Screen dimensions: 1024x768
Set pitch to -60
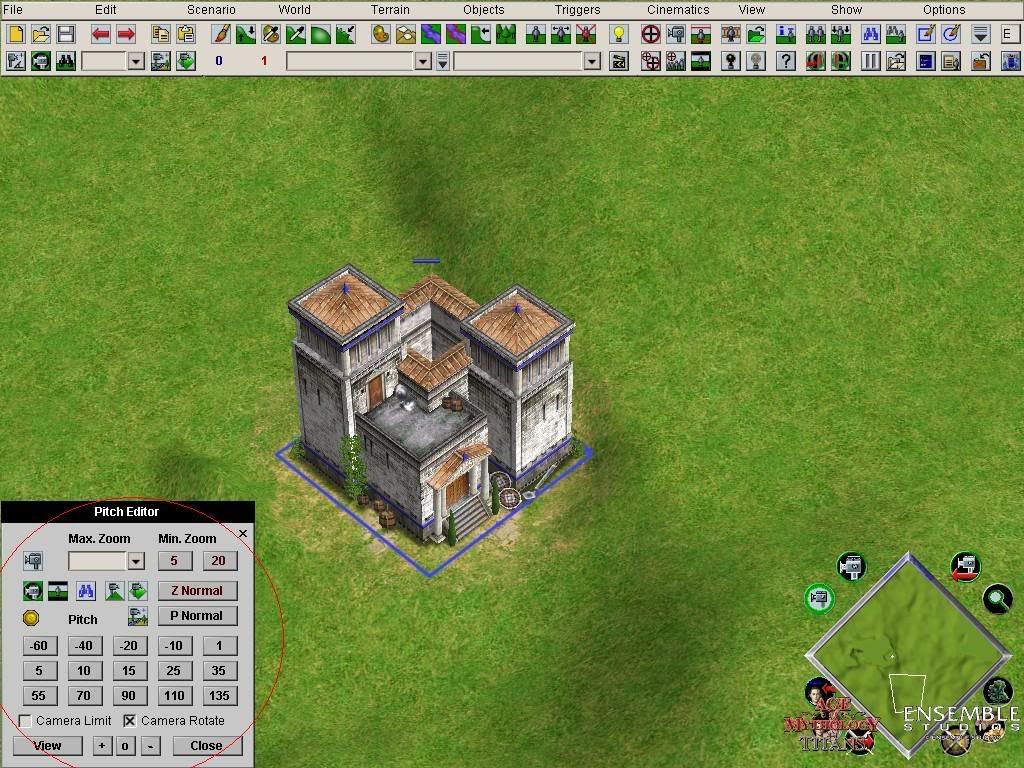click(39, 646)
